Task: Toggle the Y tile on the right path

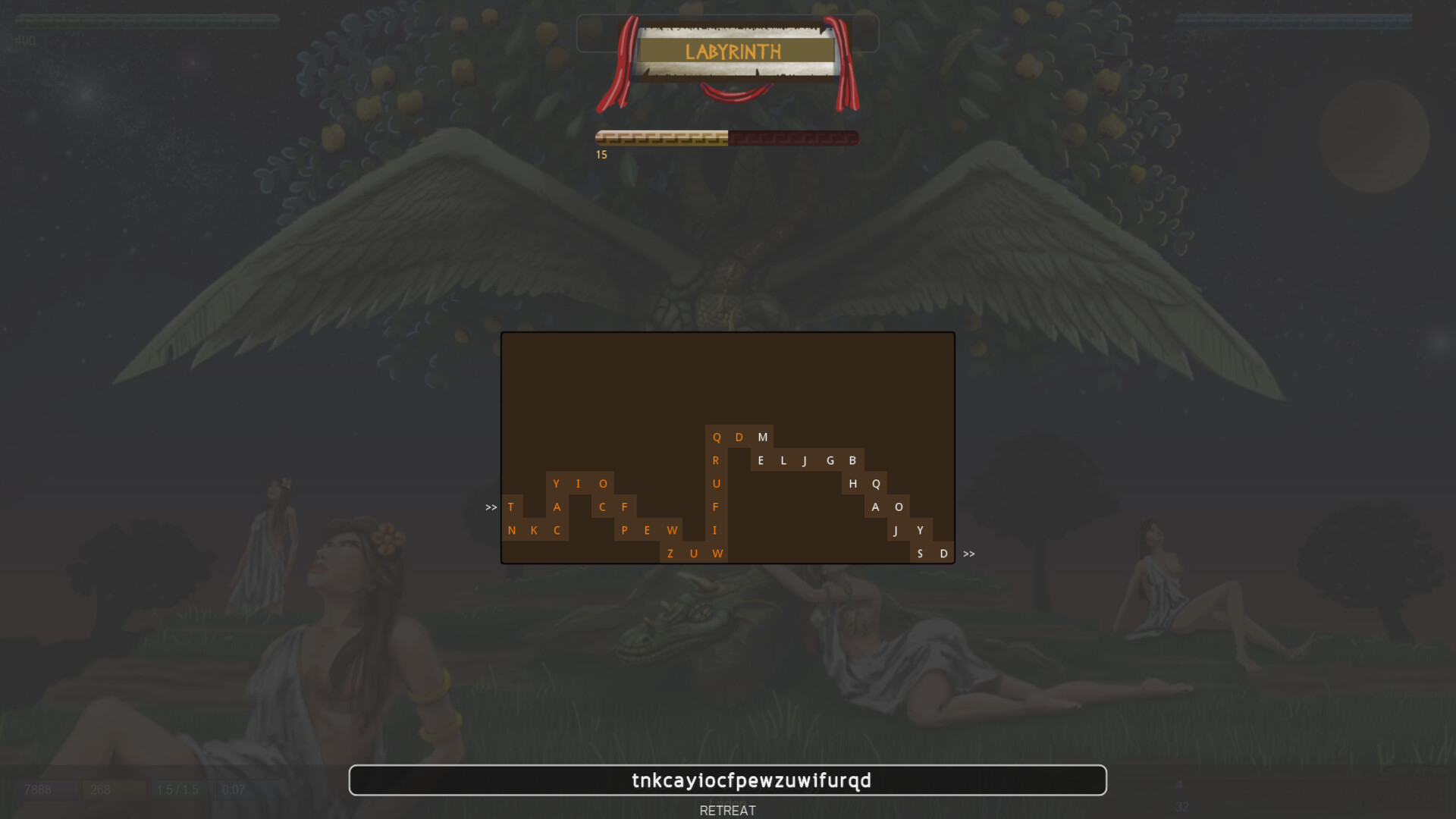Action: [921, 530]
